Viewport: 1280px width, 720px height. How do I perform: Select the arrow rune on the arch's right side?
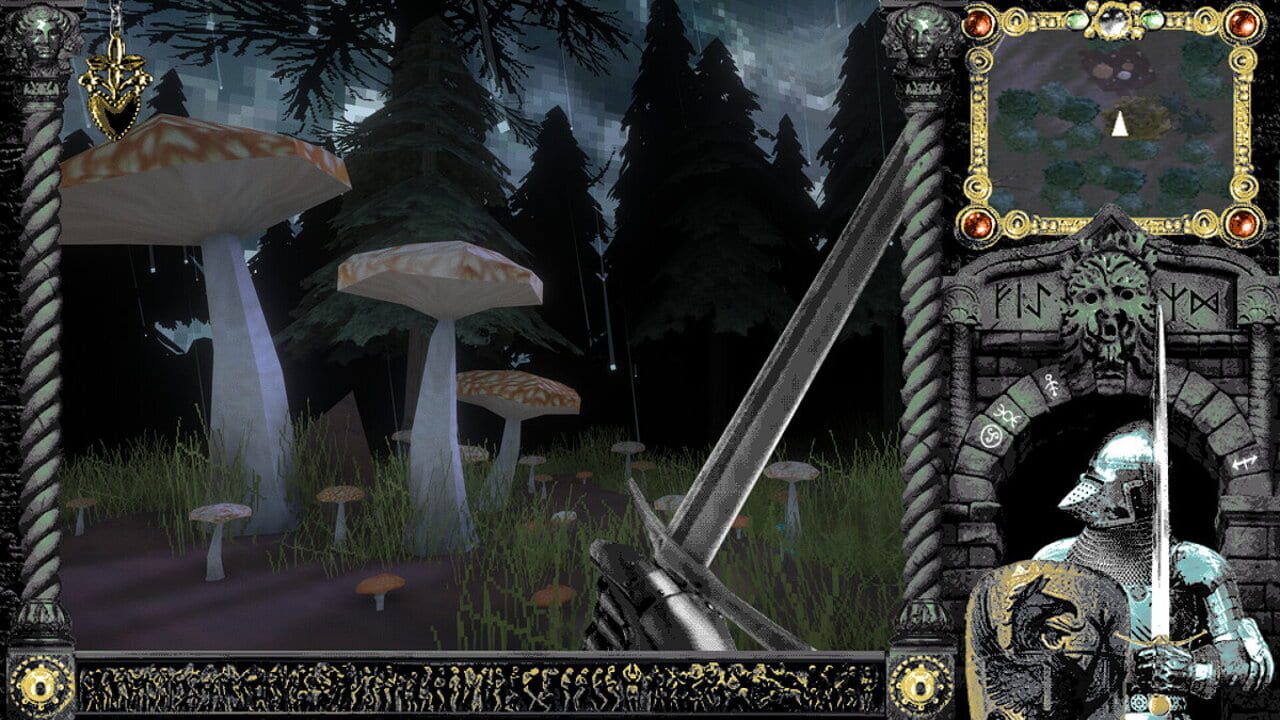click(x=1245, y=462)
